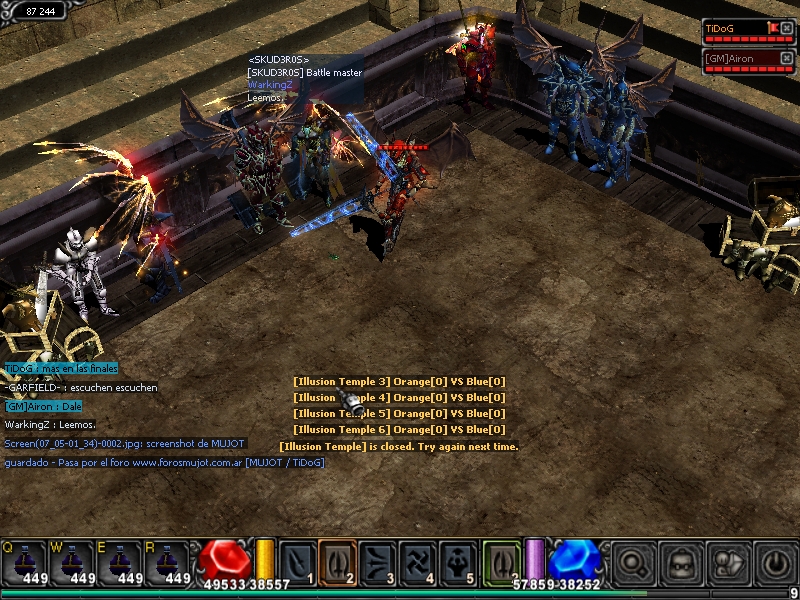Select the highlighted skill slot 2

[337, 561]
